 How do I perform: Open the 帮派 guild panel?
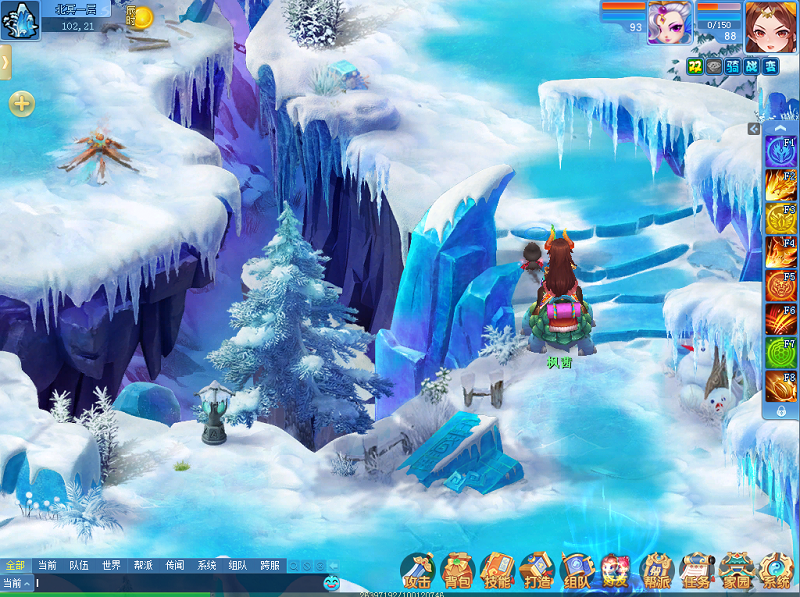[657, 570]
